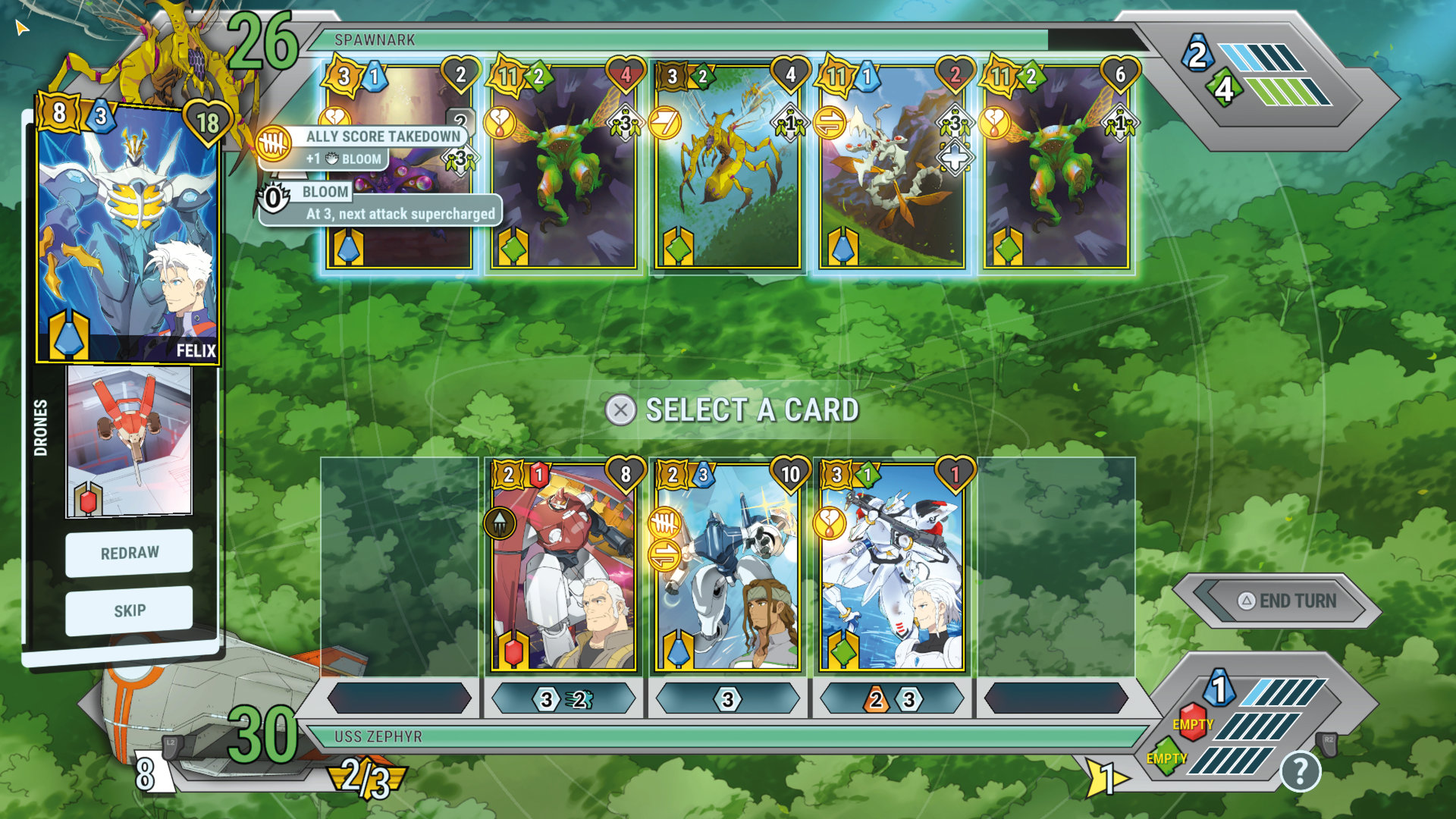
Task: Select the white mech card with 1 health
Action: pyautogui.click(x=891, y=569)
